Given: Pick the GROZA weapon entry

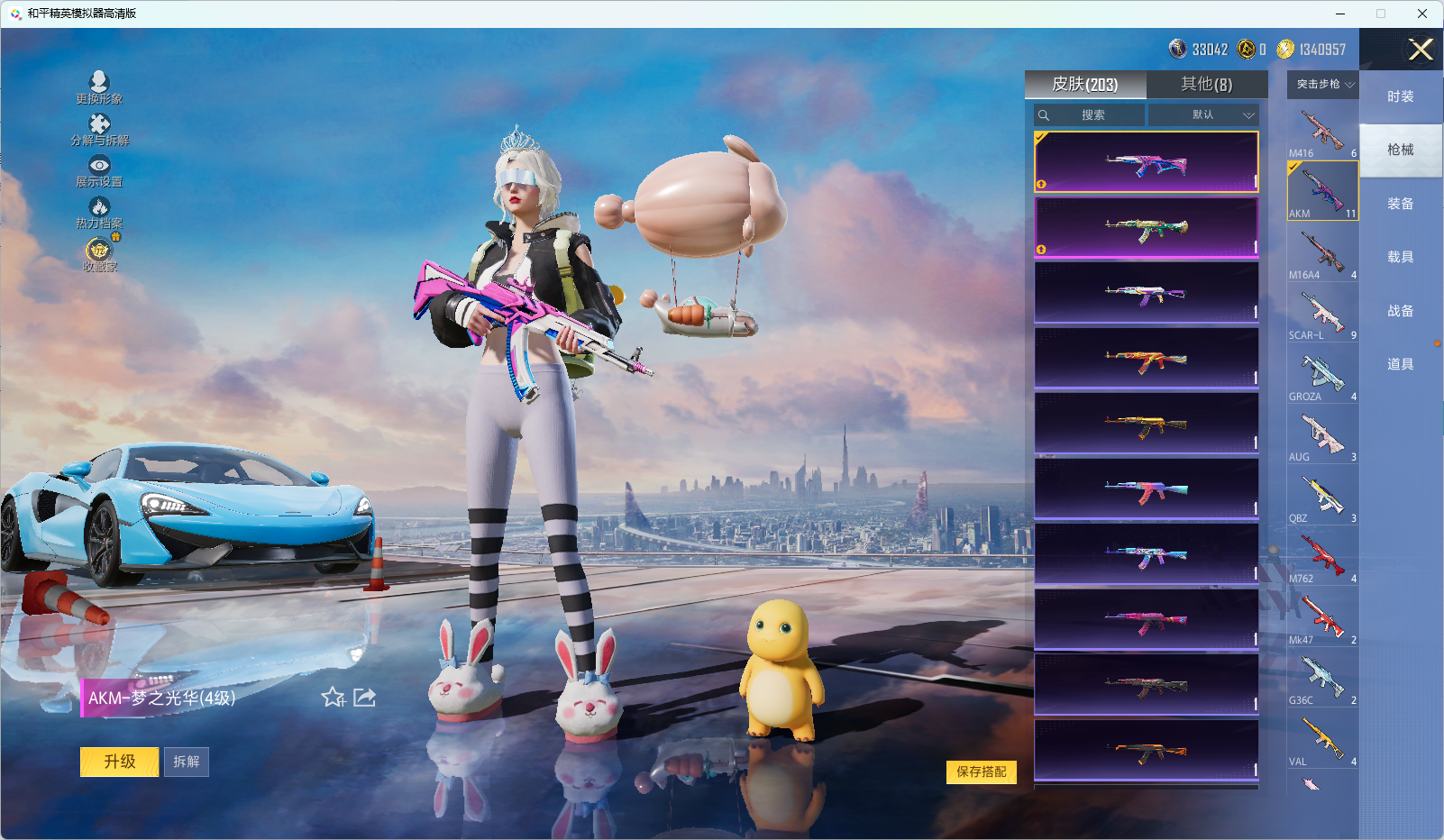Looking at the screenshot, I should 1322,375.
